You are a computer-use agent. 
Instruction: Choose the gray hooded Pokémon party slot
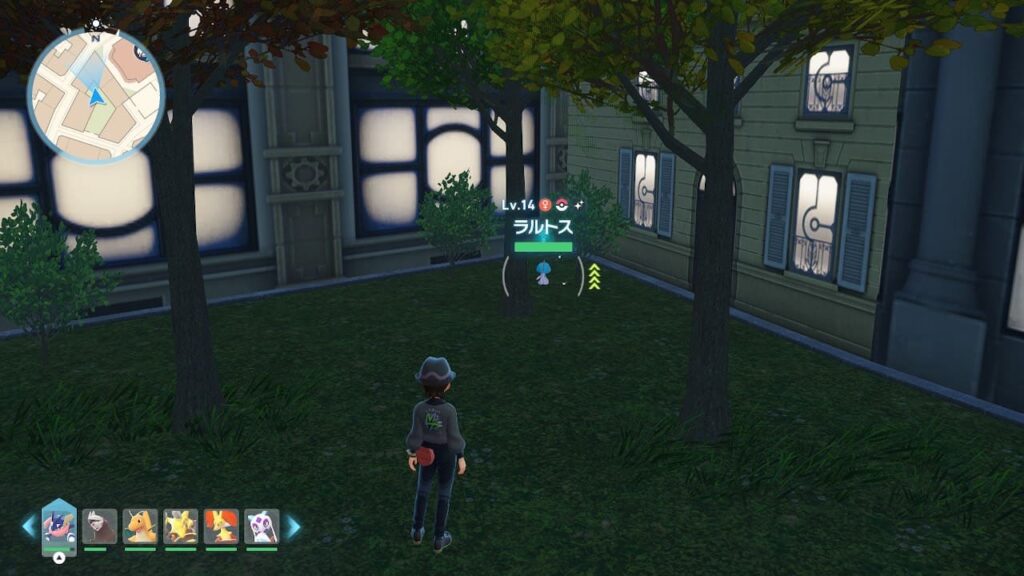click(99, 526)
